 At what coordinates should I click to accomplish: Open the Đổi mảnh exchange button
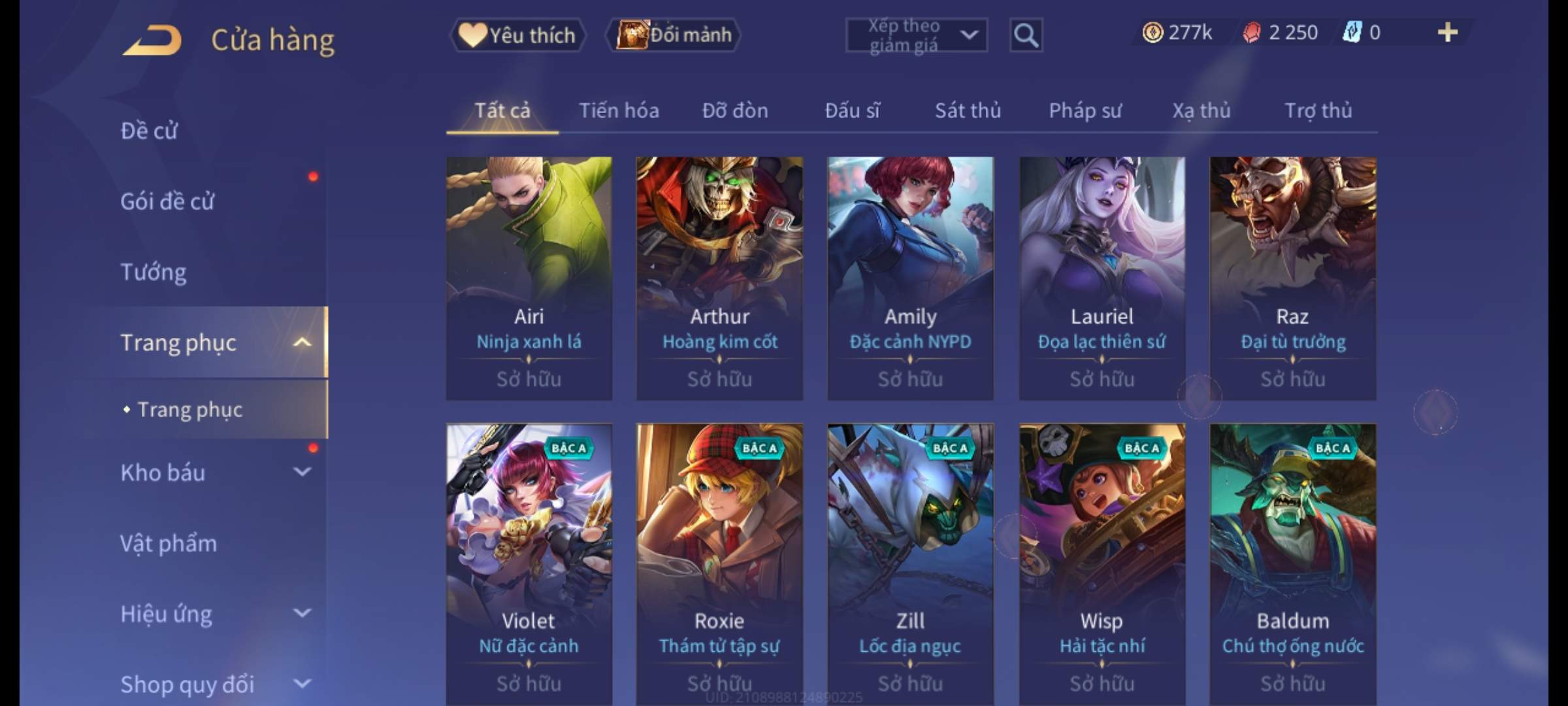674,35
